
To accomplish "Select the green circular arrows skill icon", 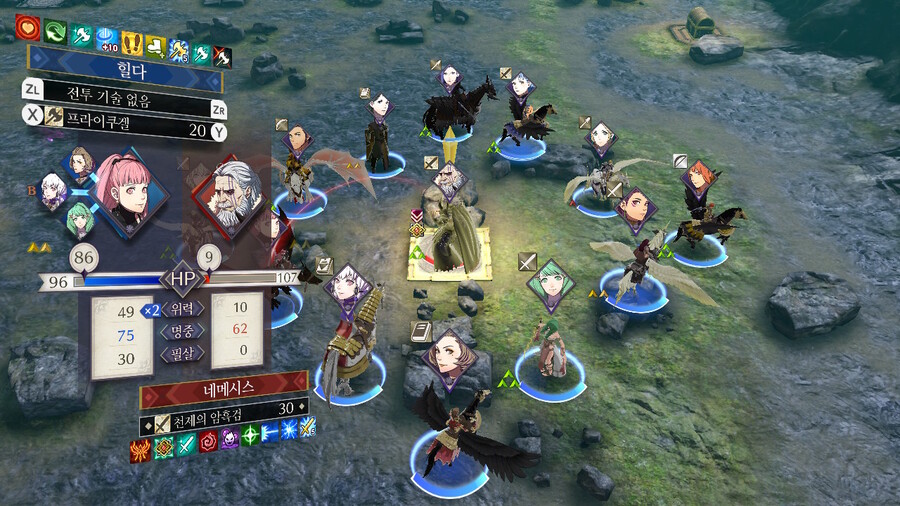I will pos(54,30).
